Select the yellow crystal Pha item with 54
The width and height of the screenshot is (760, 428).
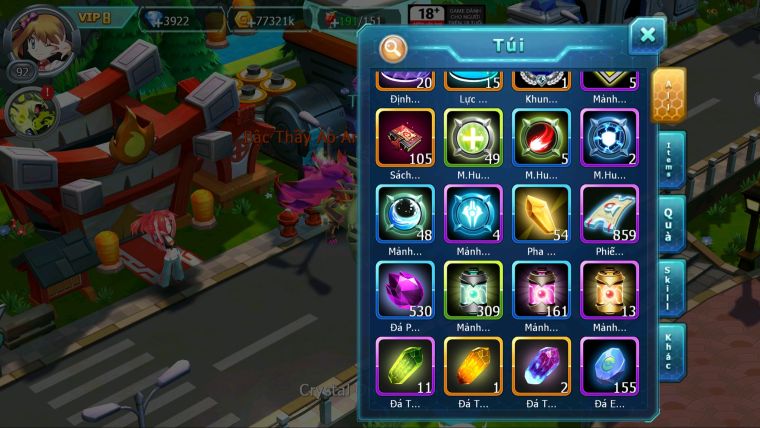pos(541,213)
